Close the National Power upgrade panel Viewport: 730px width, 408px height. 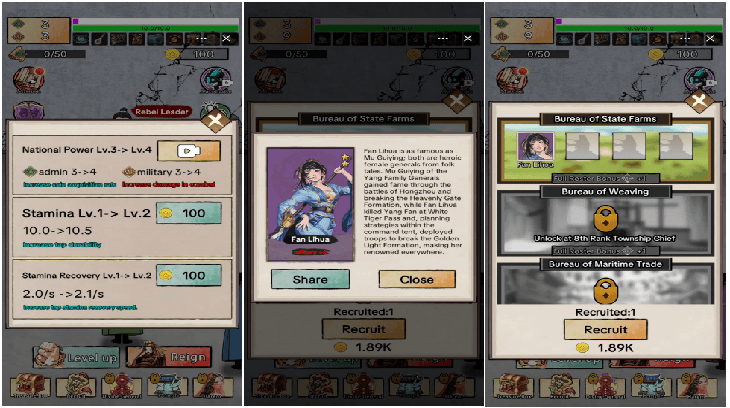coord(213,122)
